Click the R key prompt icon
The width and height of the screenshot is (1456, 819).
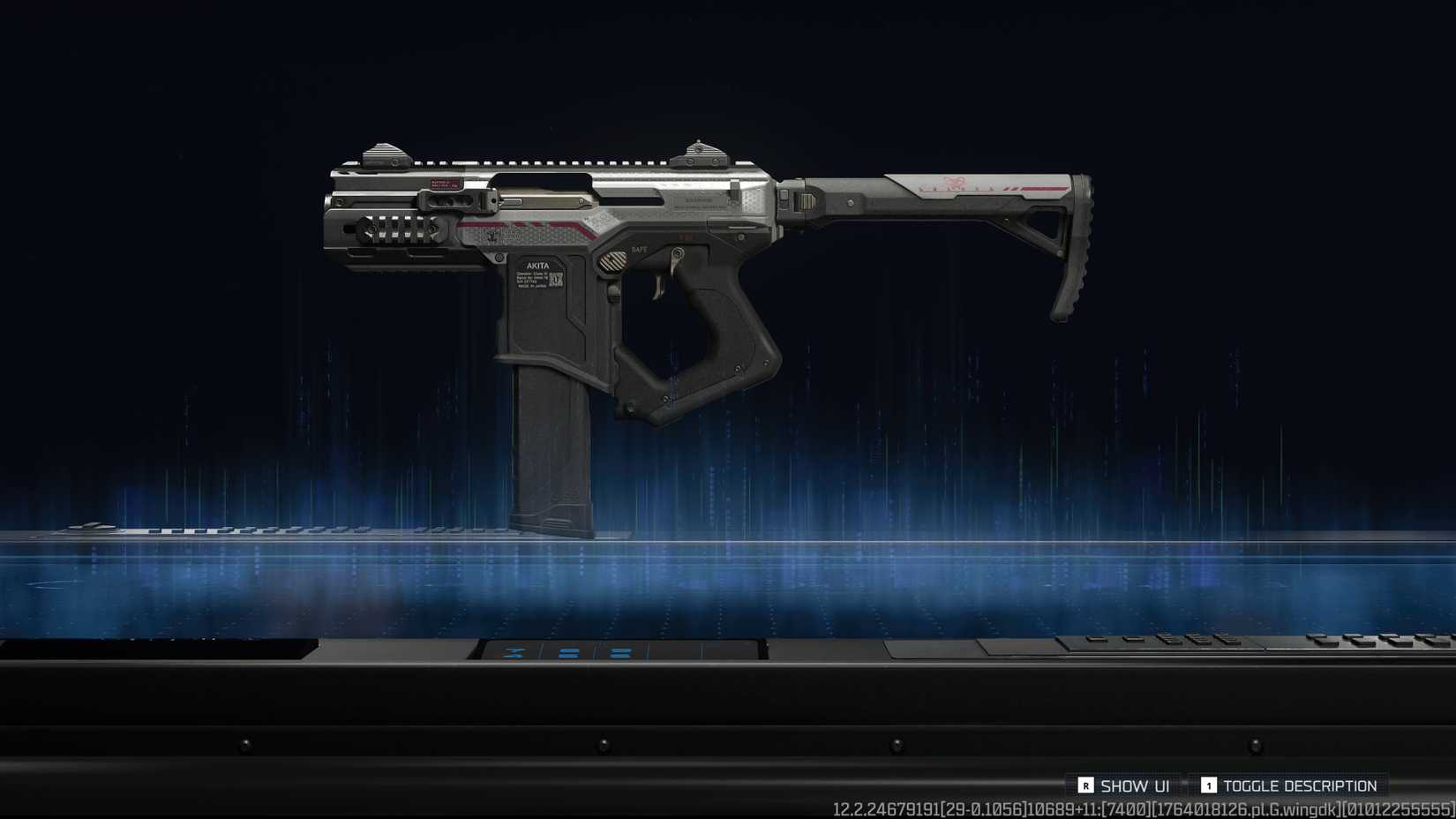pyautogui.click(x=1085, y=785)
